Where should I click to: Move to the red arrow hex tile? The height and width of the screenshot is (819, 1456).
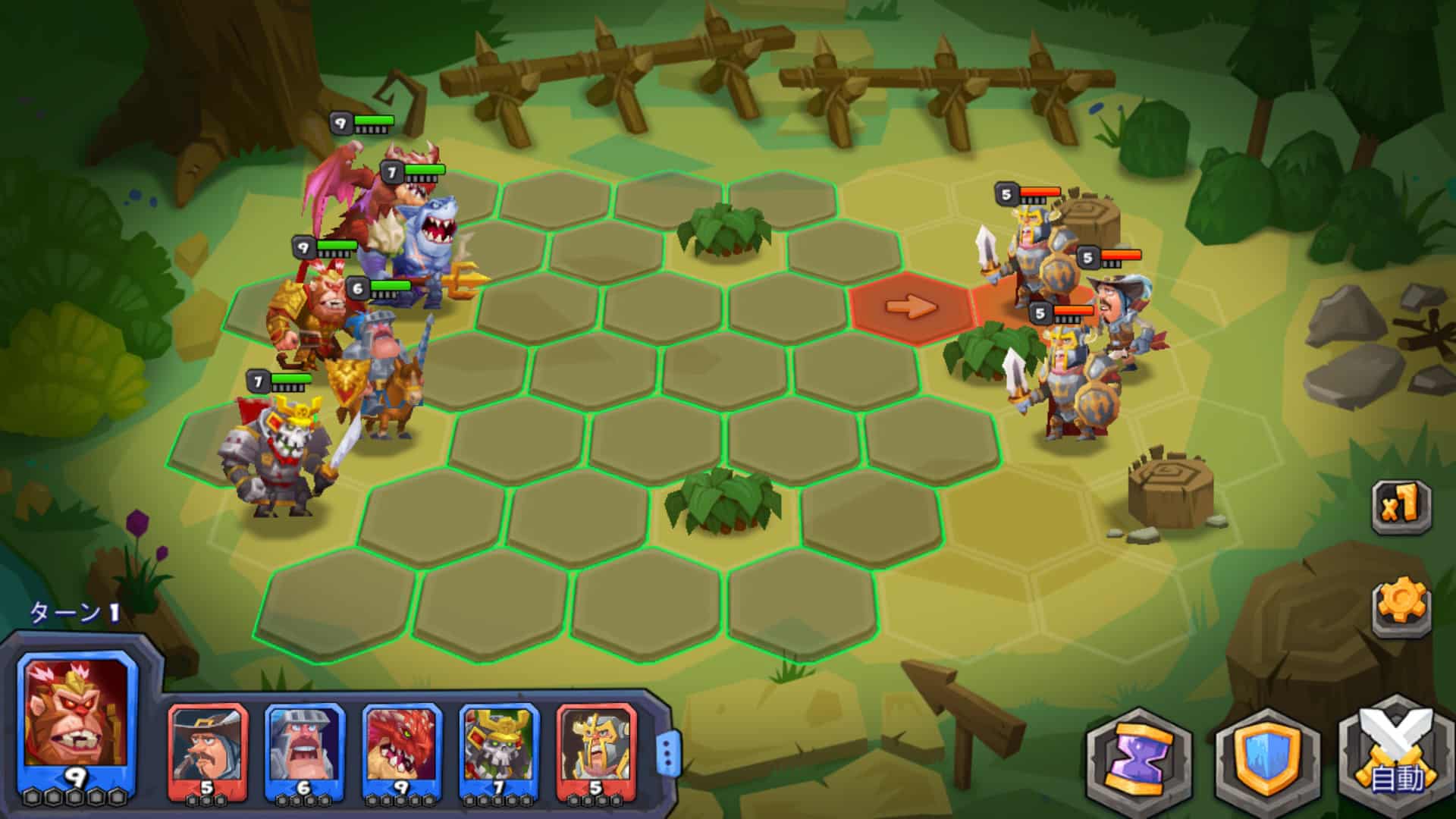pyautogui.click(x=911, y=307)
